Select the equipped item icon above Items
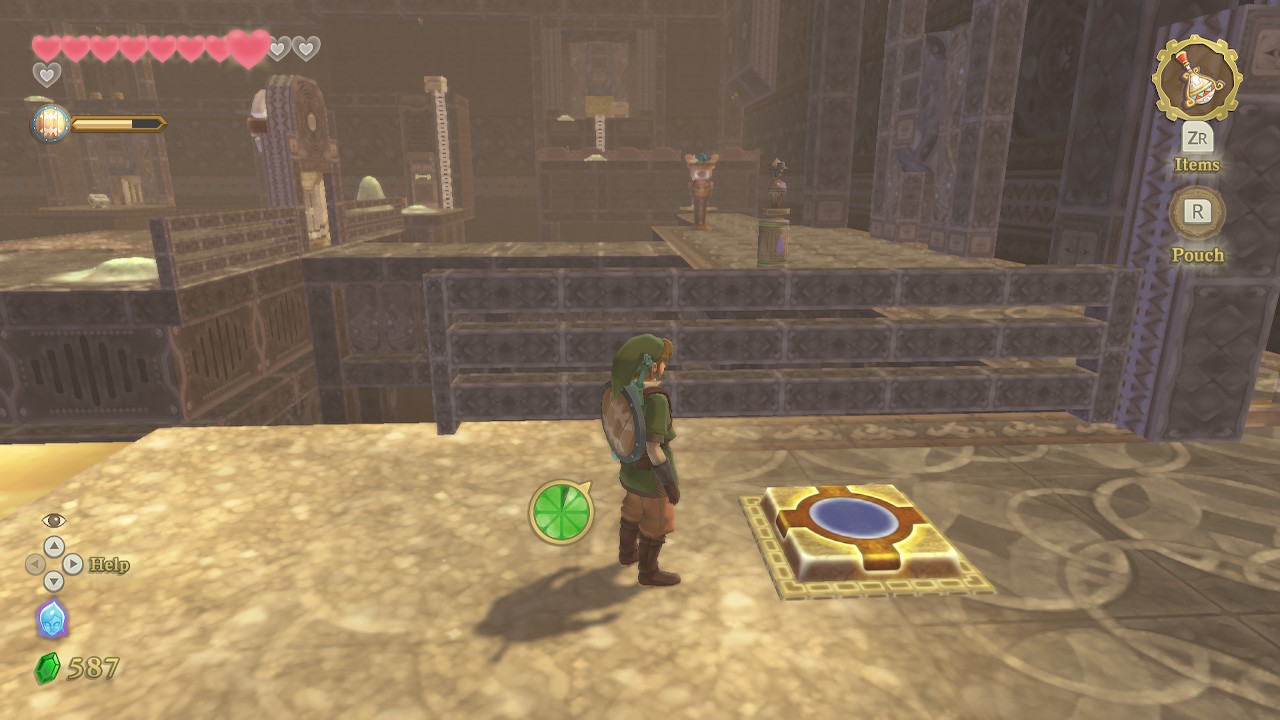1280x720 pixels. click(x=1196, y=76)
